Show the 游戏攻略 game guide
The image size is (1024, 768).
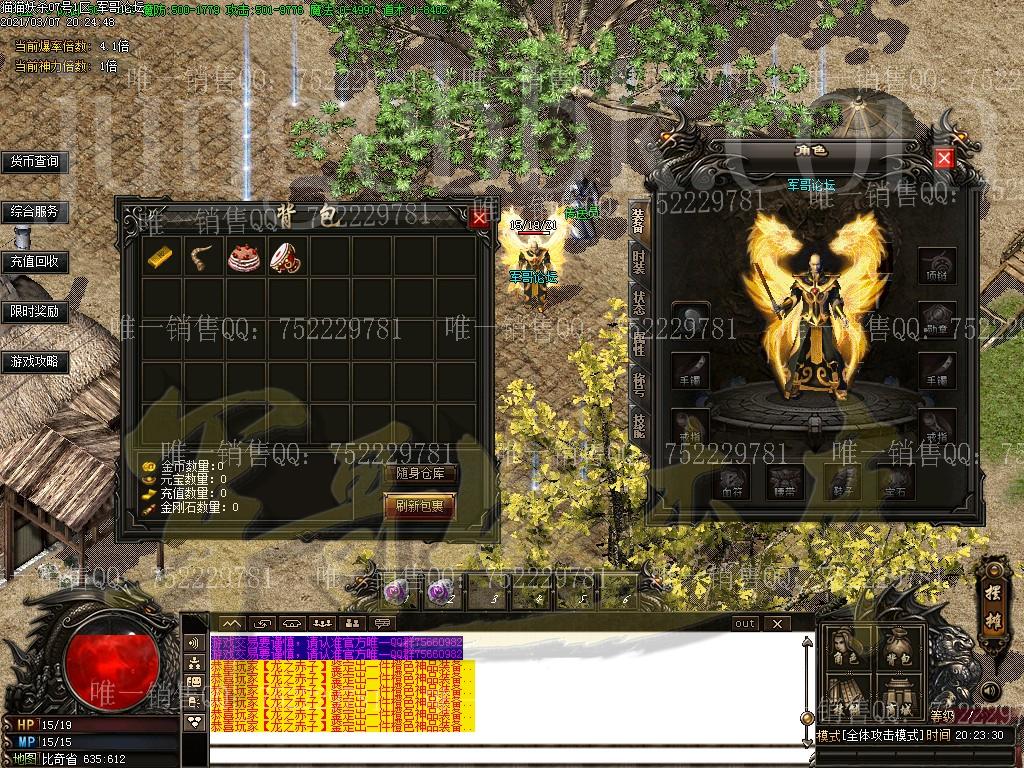point(35,362)
